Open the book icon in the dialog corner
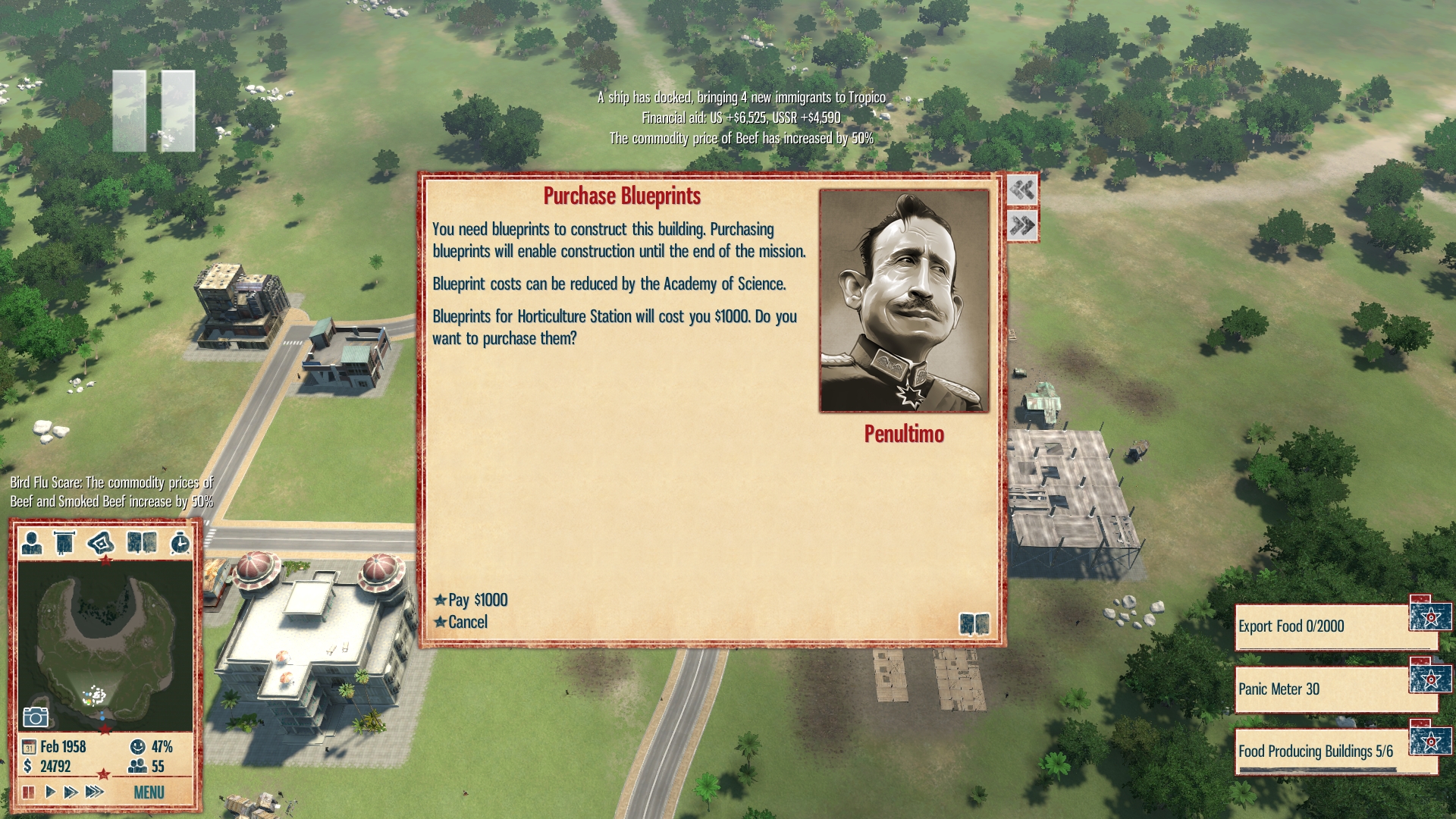 pos(974,624)
